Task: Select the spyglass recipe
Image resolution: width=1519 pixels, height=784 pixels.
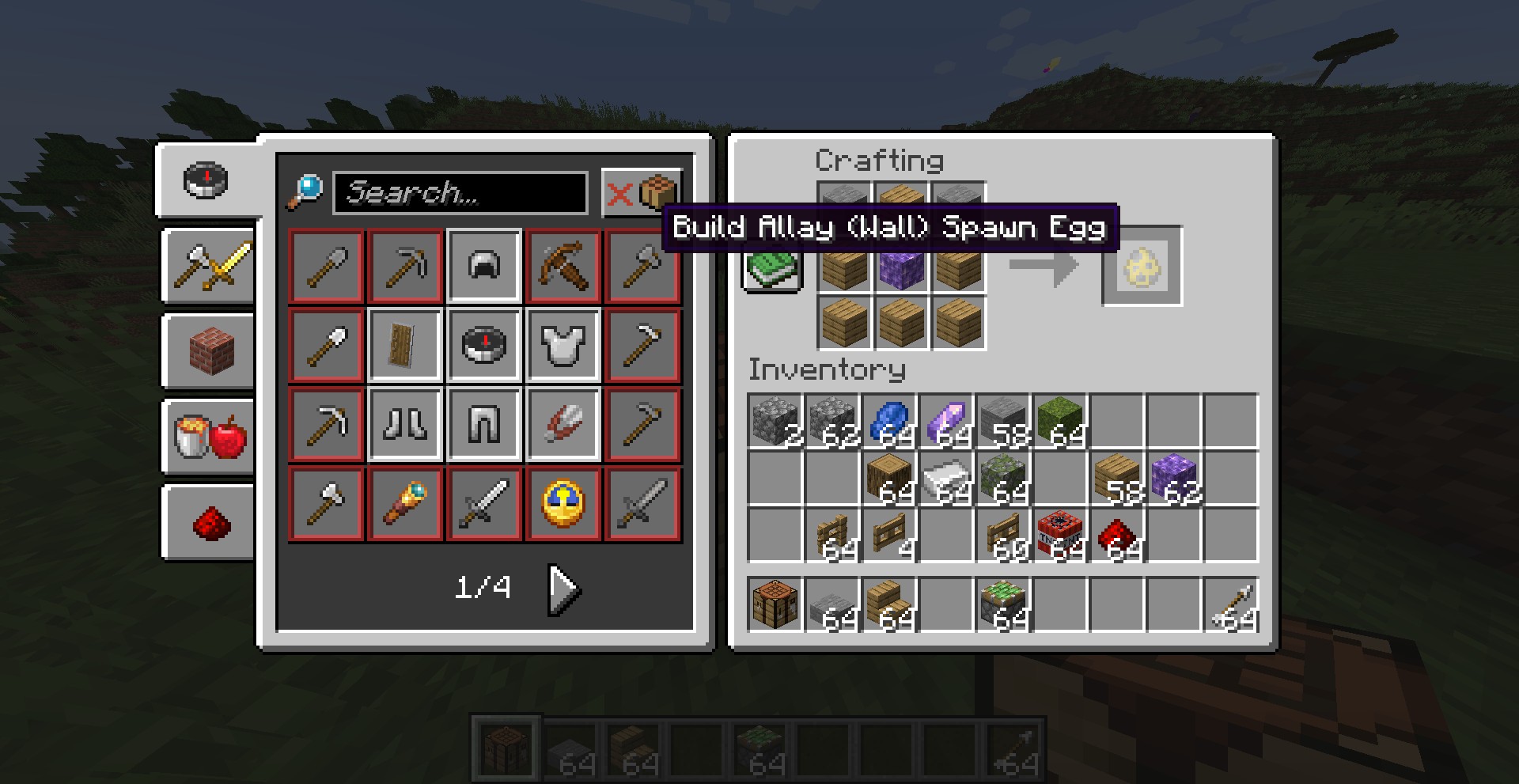Action: tap(405, 504)
